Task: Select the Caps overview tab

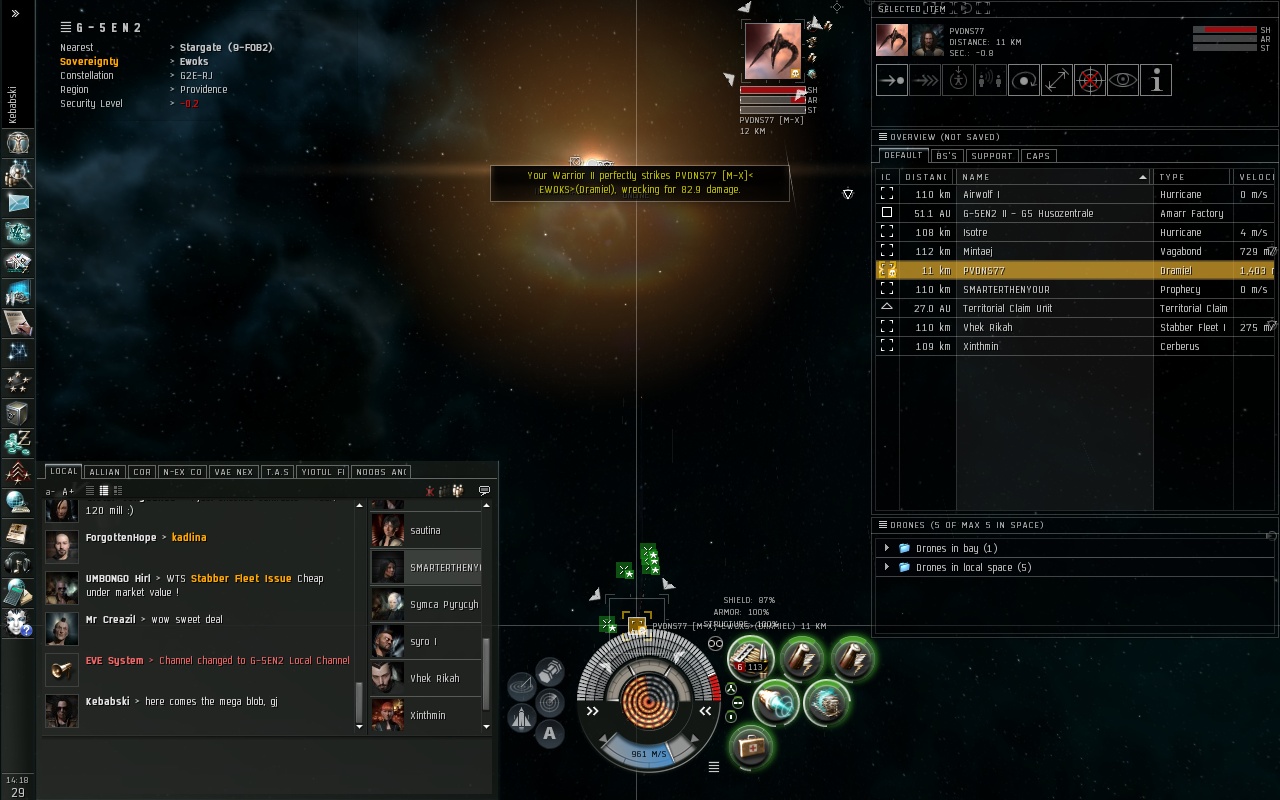Action: 1038,156
